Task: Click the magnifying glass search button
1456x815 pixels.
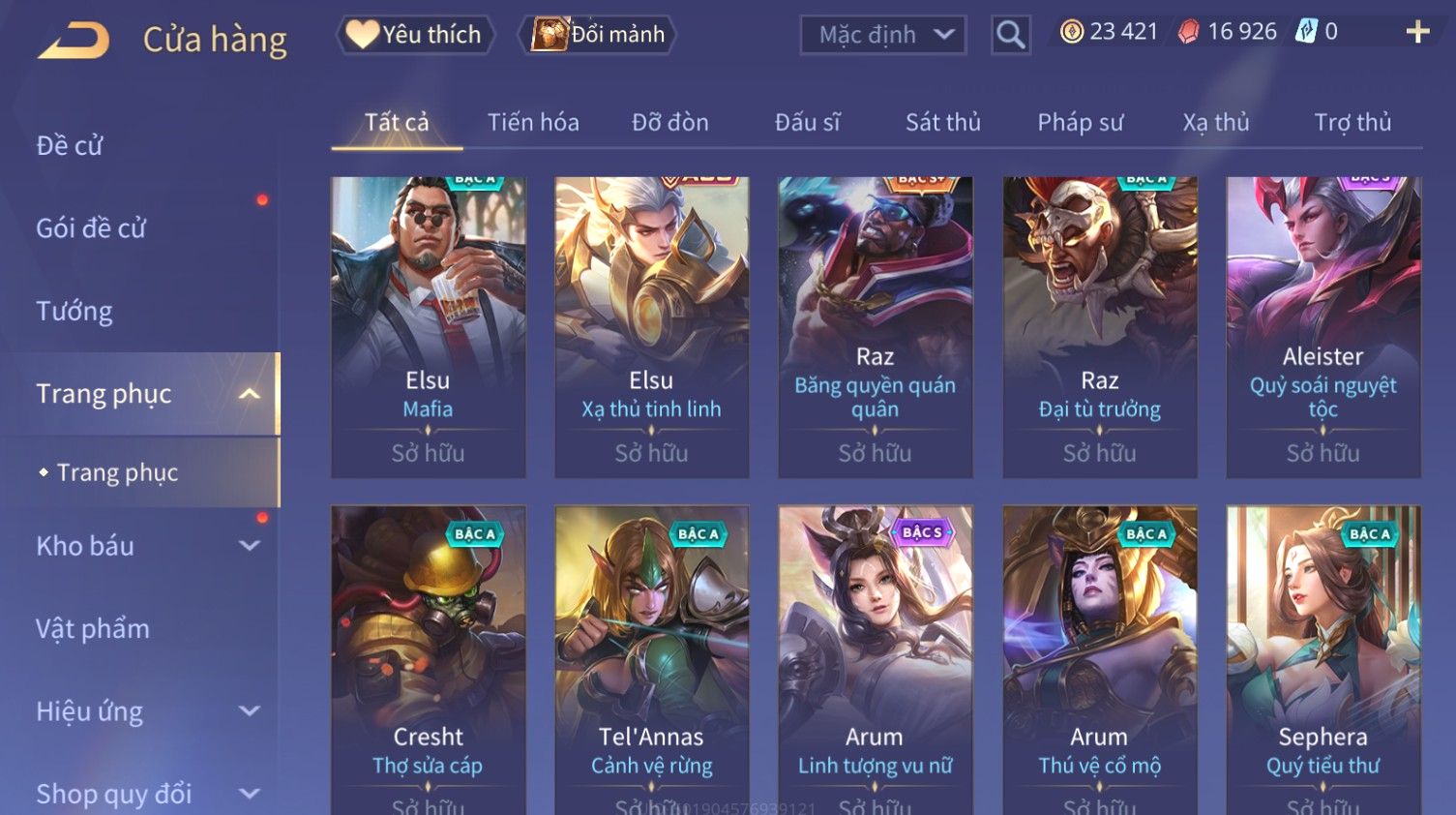Action: [1010, 36]
